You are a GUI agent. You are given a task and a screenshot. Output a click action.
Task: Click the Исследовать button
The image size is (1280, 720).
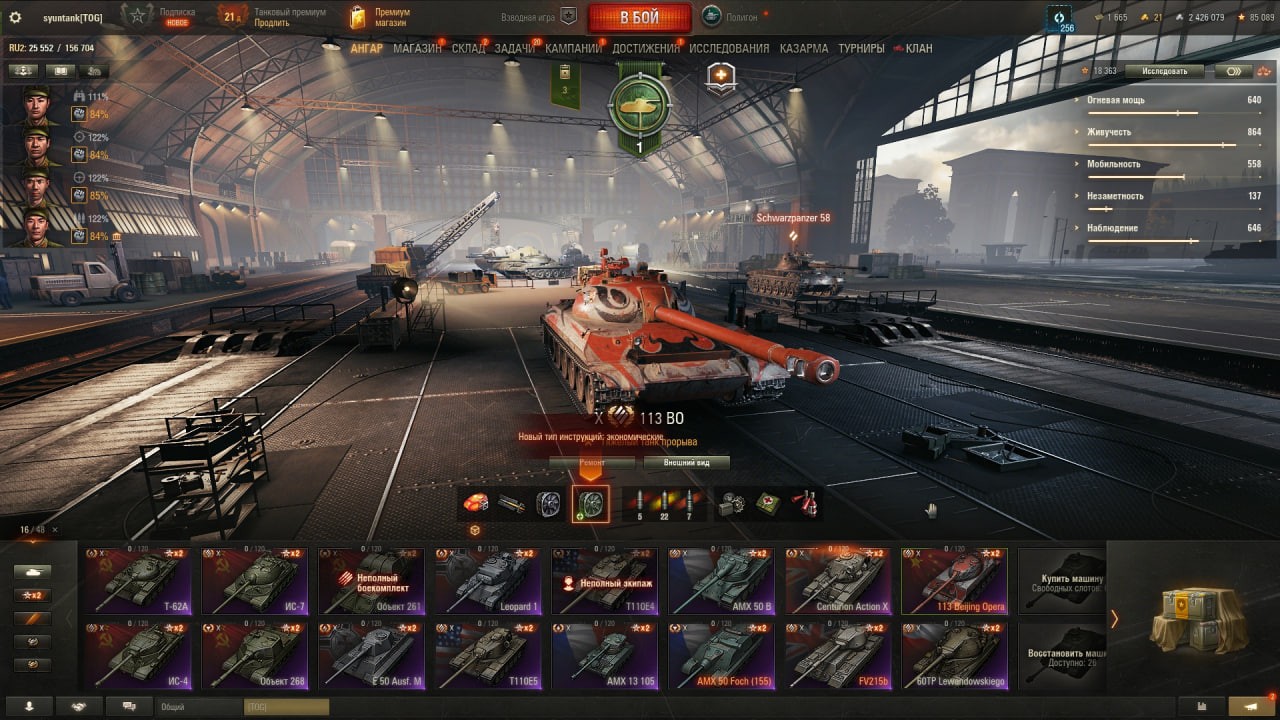tap(1164, 71)
